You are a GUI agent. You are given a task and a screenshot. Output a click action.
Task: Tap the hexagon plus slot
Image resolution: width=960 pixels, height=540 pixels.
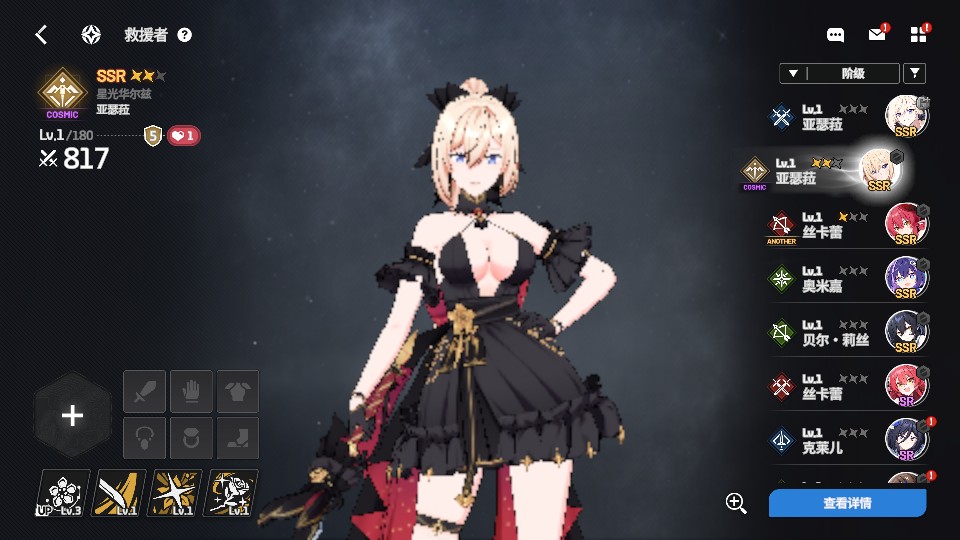pos(72,416)
